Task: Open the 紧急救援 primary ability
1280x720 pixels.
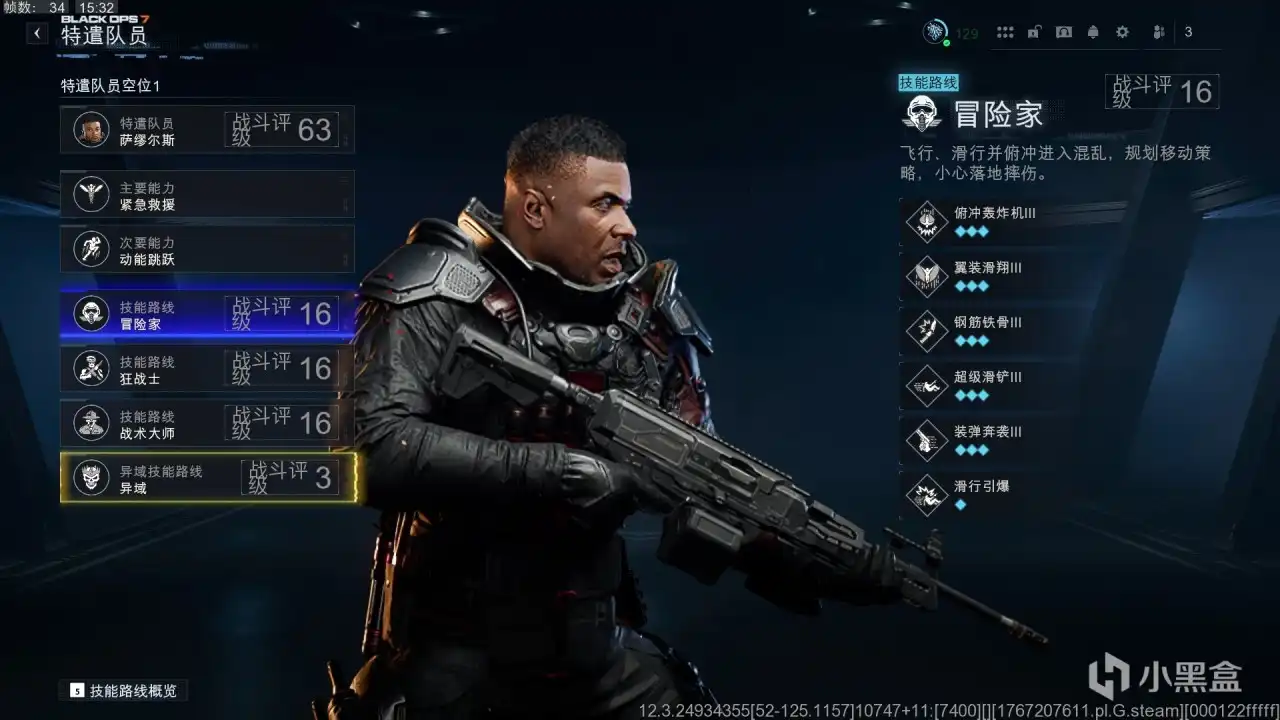Action: pyautogui.click(x=207, y=194)
